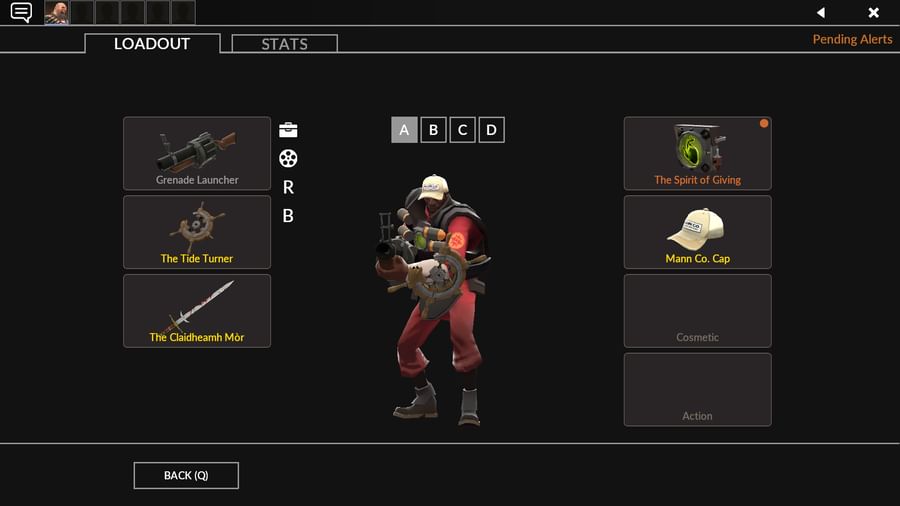The height and width of the screenshot is (506, 900).
Task: Switch to the STATS tab
Action: [284, 44]
